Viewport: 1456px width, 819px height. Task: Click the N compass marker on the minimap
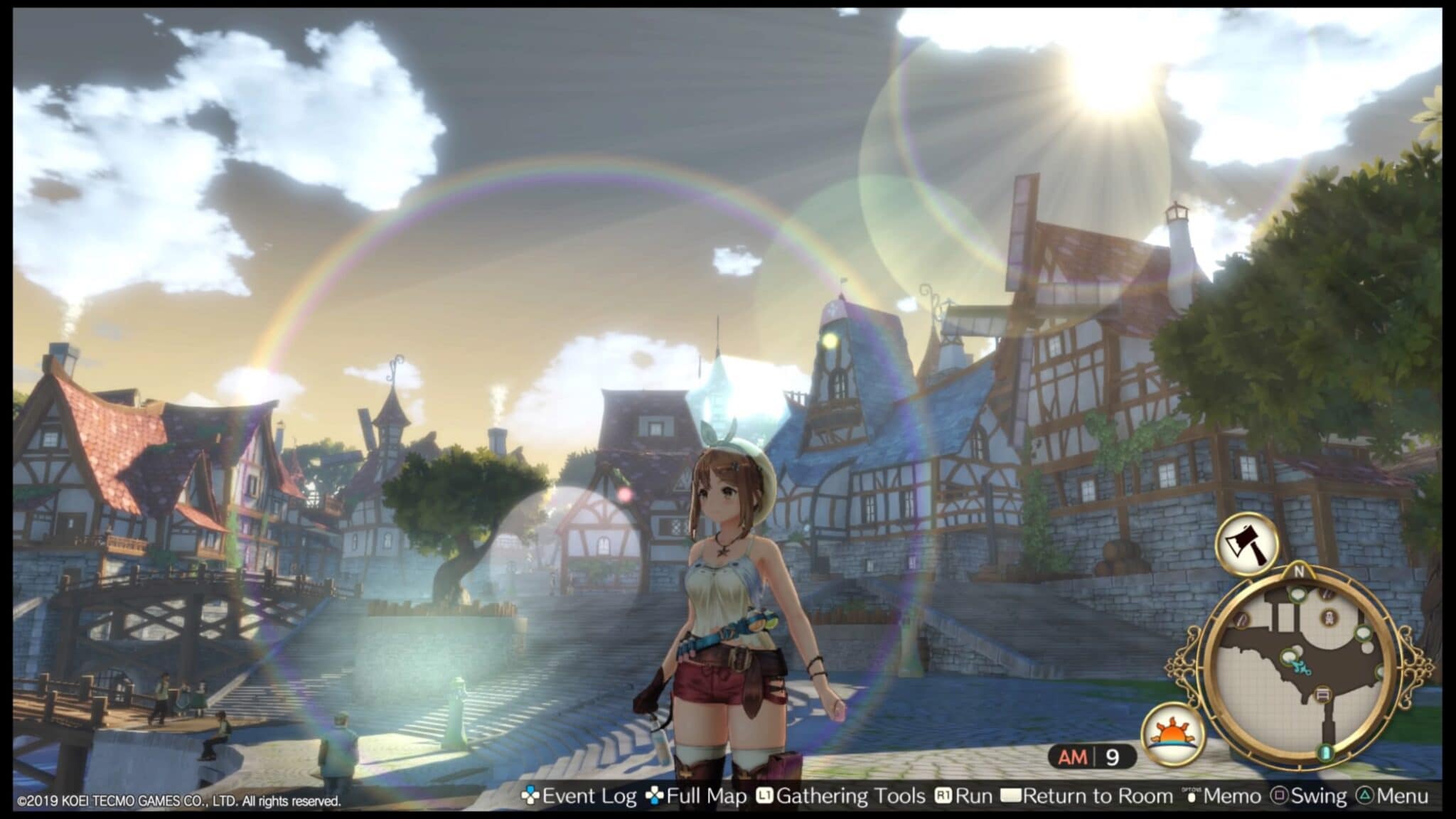click(1300, 571)
